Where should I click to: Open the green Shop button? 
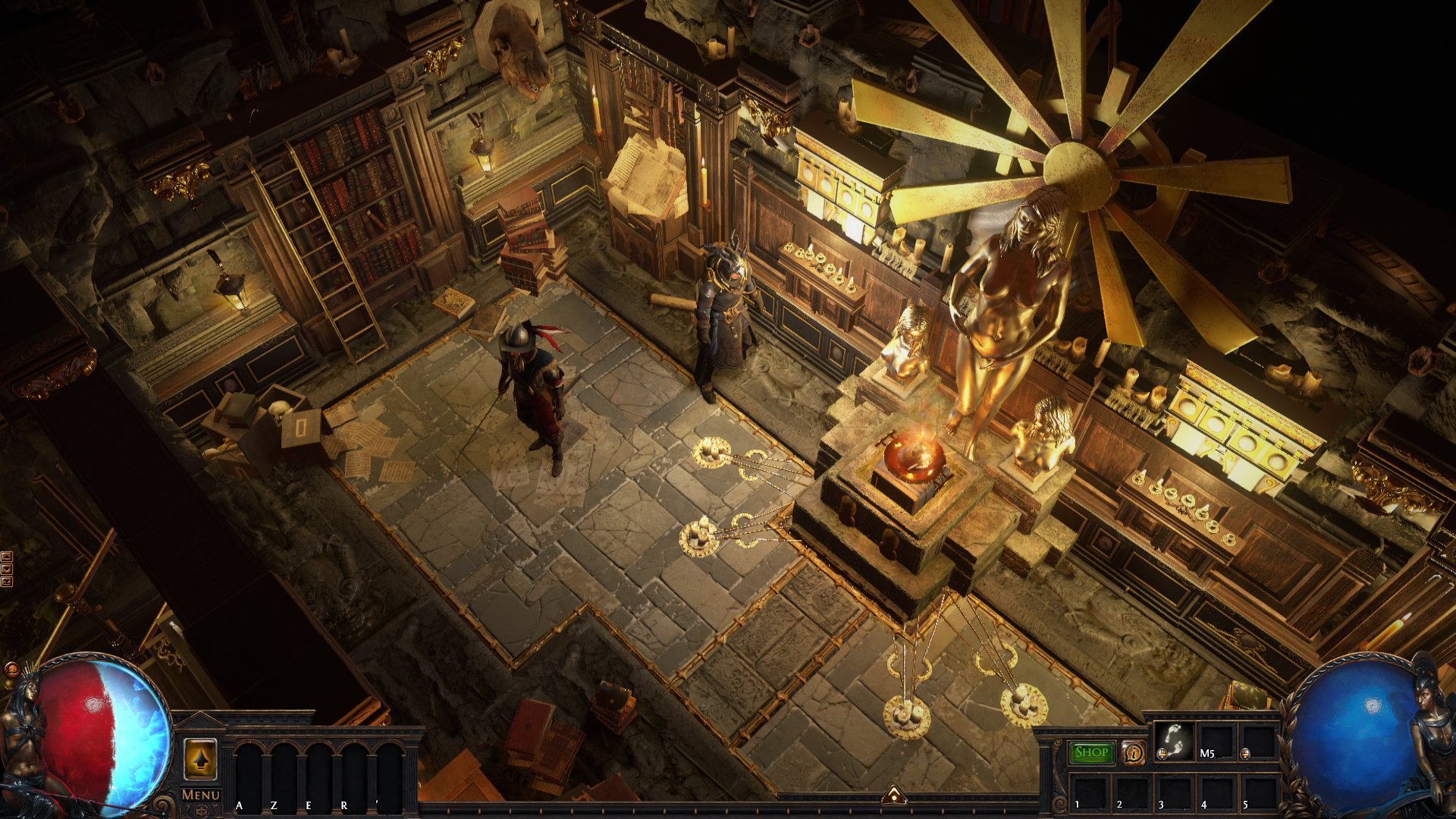[x=1091, y=752]
